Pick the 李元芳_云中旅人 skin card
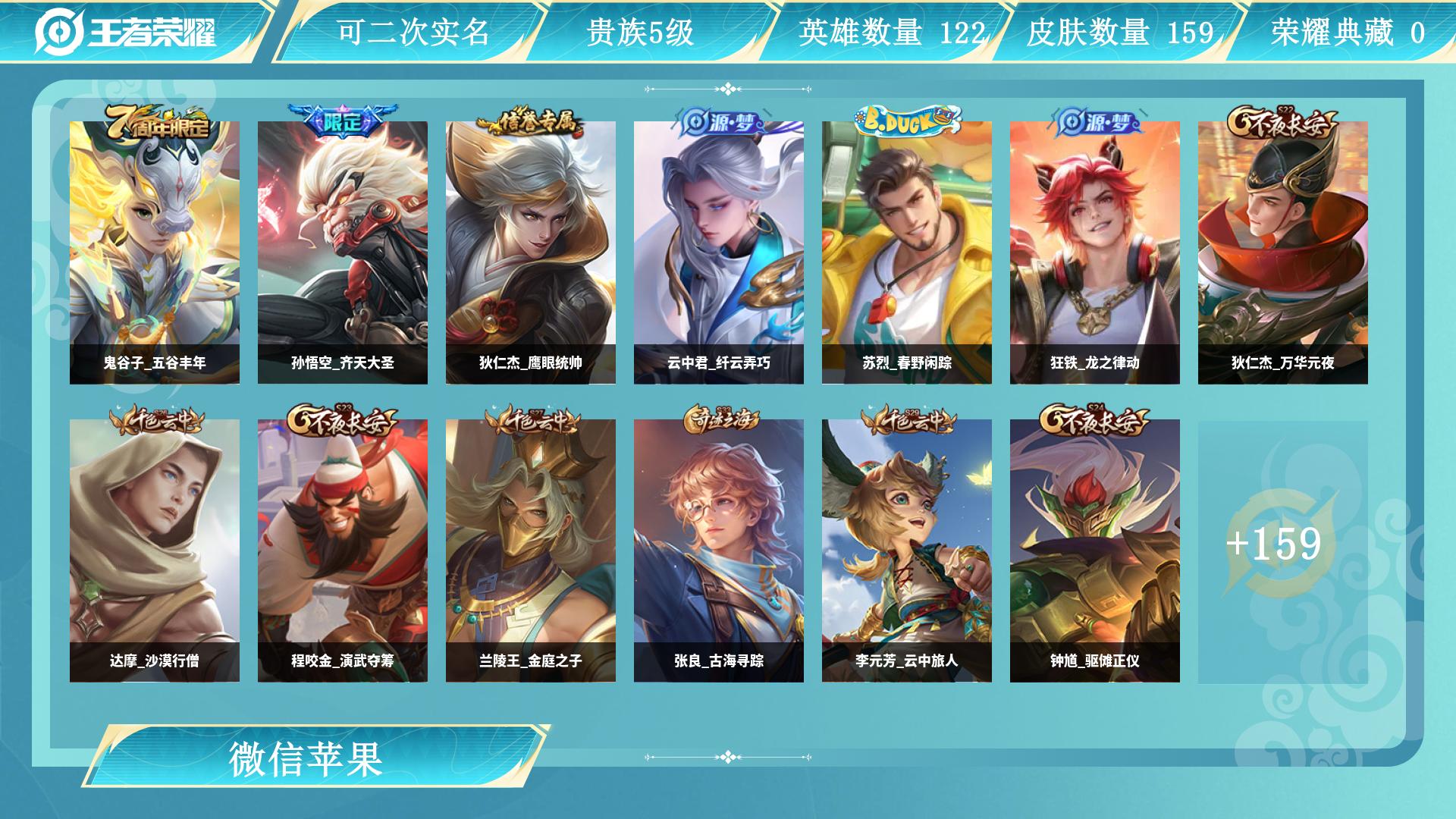 (907, 551)
